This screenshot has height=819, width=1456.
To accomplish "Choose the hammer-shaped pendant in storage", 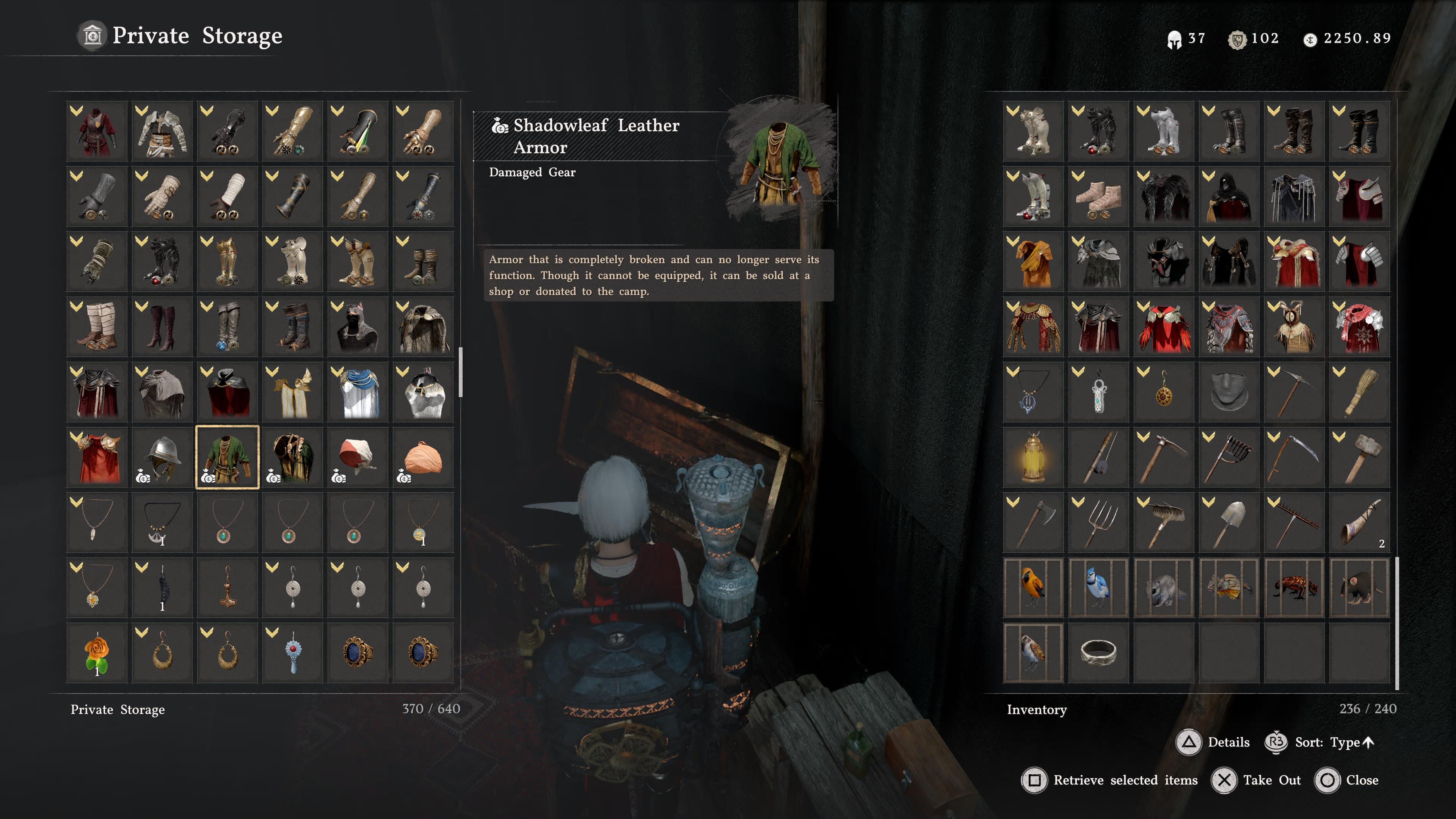I will pyautogui.click(x=227, y=587).
